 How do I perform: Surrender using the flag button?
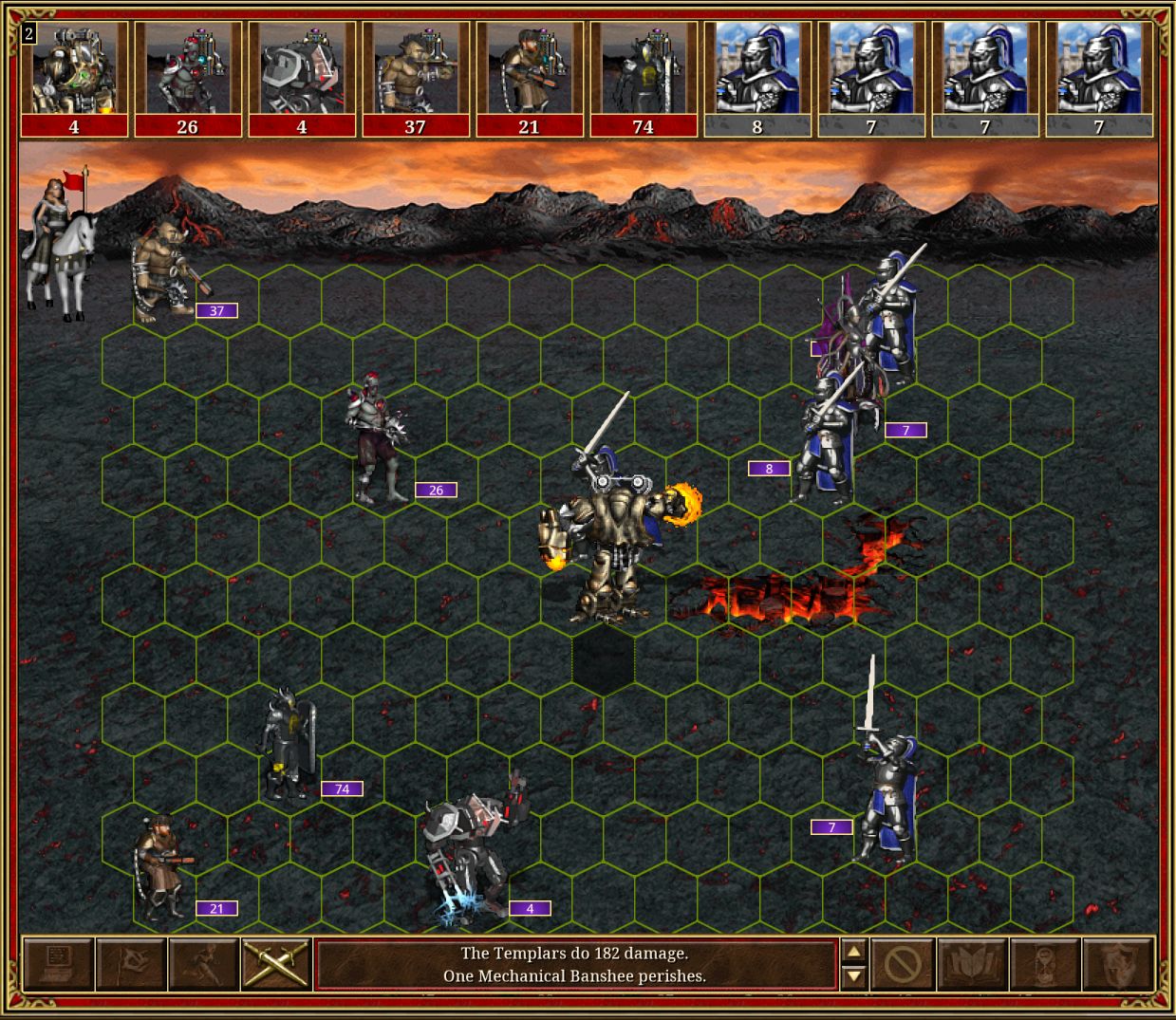point(131,964)
